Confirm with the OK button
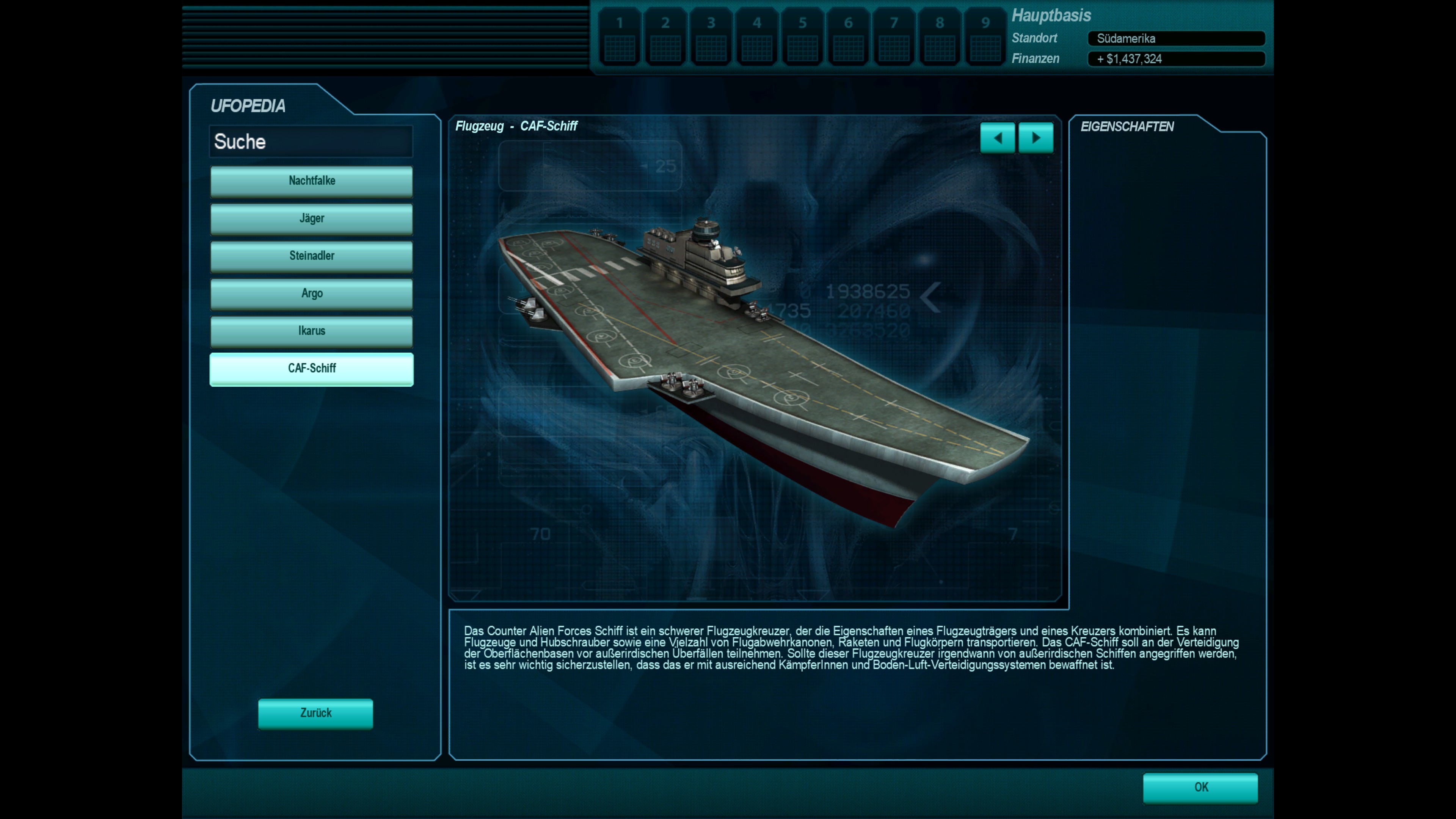This screenshot has height=819, width=1456. pos(1200,788)
